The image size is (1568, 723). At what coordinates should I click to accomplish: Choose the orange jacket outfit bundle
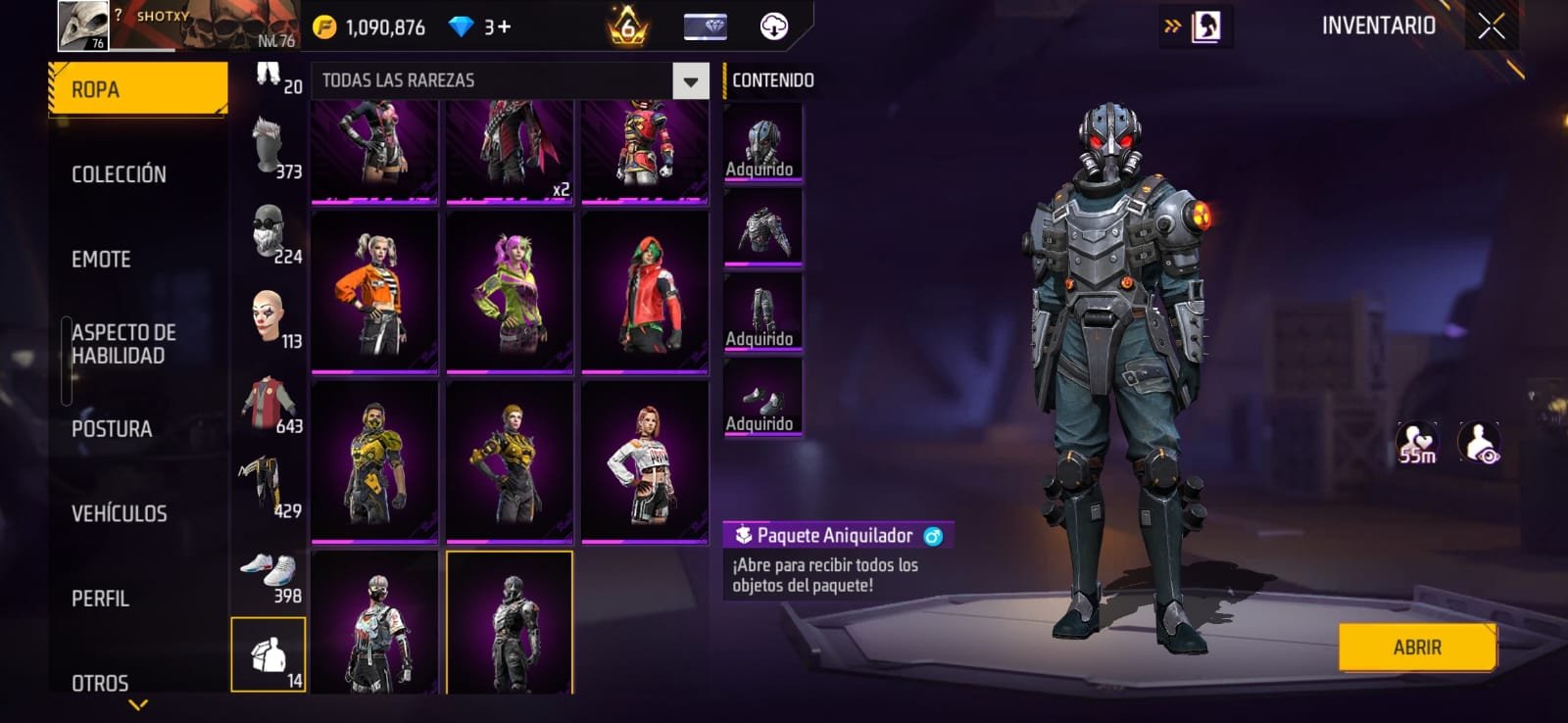click(x=374, y=291)
